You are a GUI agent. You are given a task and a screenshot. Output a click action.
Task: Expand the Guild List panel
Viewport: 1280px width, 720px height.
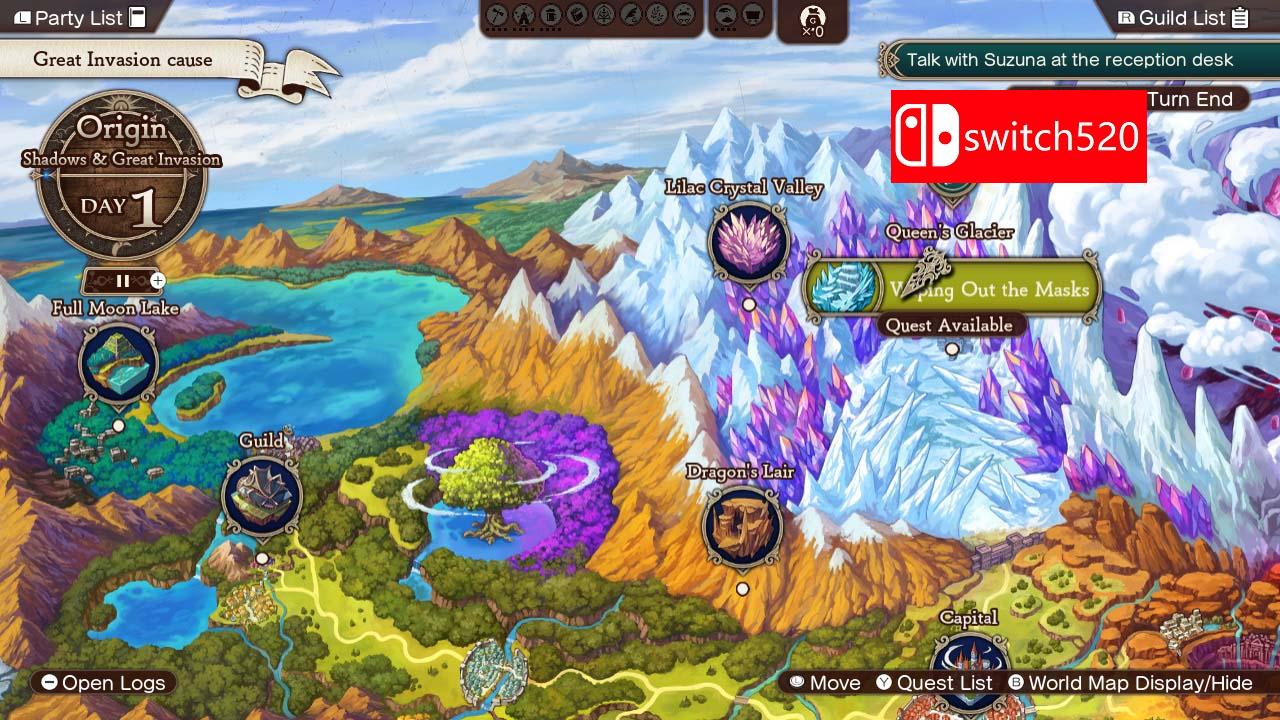click(1185, 17)
